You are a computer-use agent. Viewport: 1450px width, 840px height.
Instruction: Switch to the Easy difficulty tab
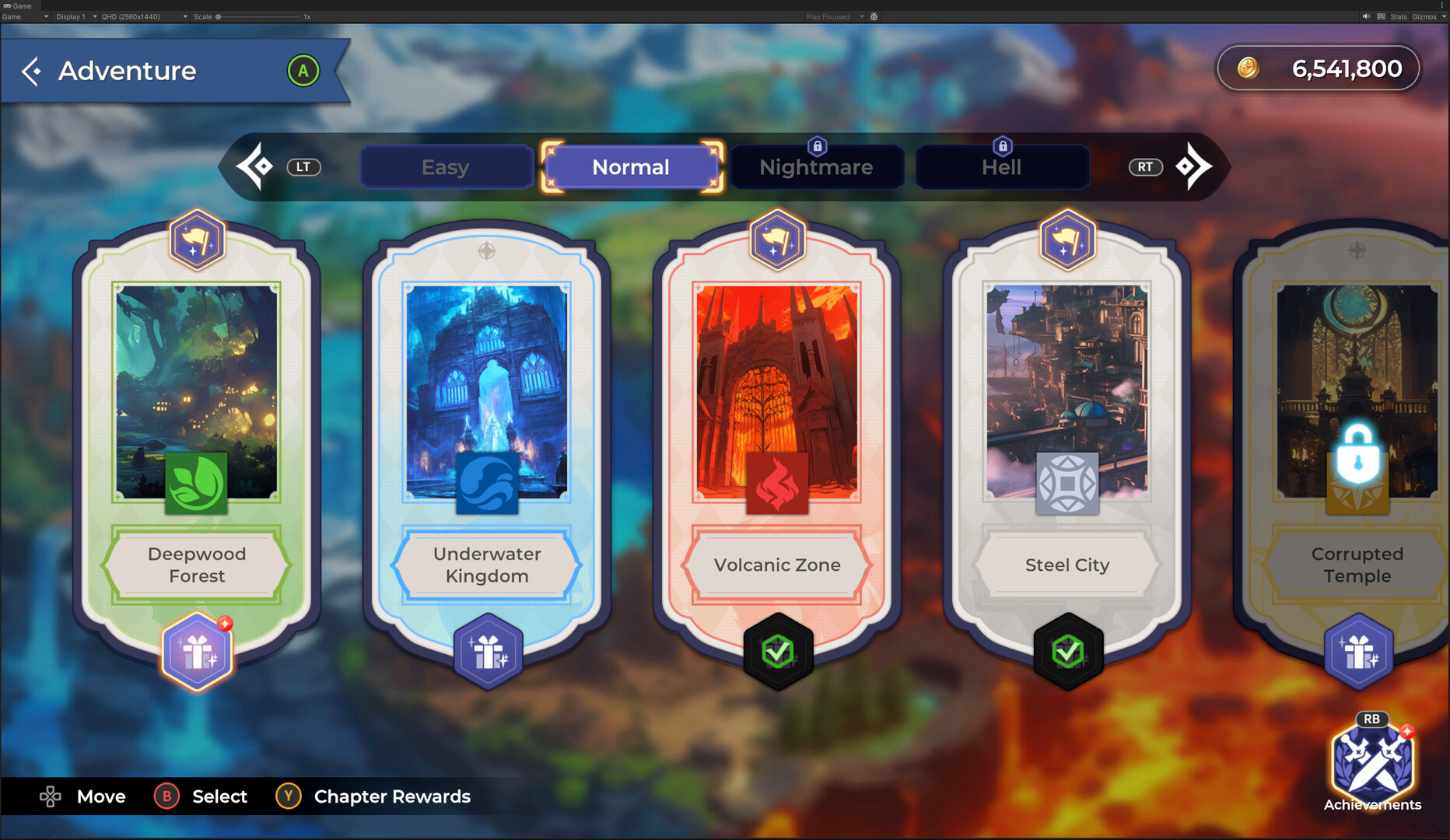[x=446, y=166]
